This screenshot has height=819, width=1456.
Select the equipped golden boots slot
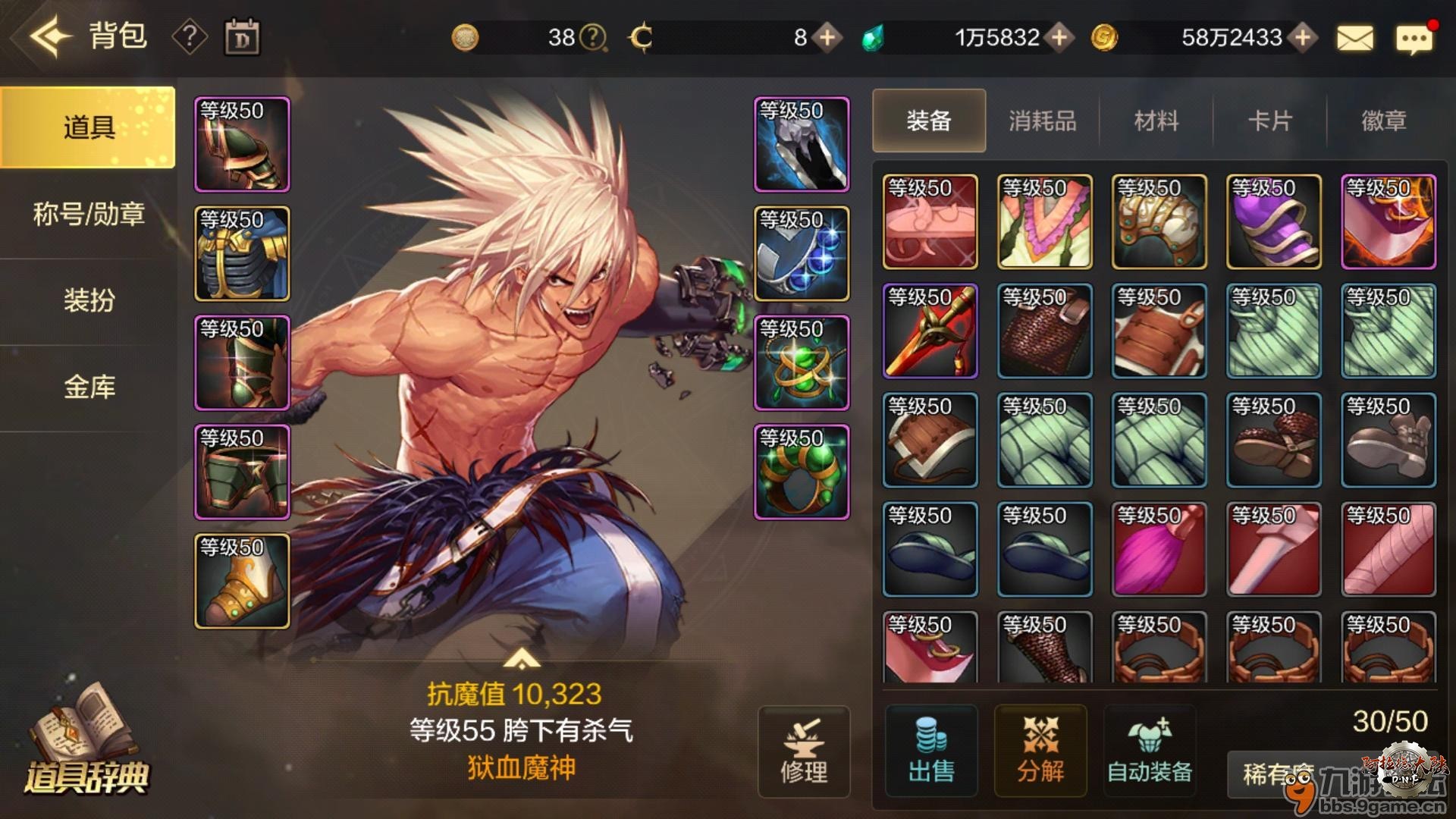(x=242, y=582)
